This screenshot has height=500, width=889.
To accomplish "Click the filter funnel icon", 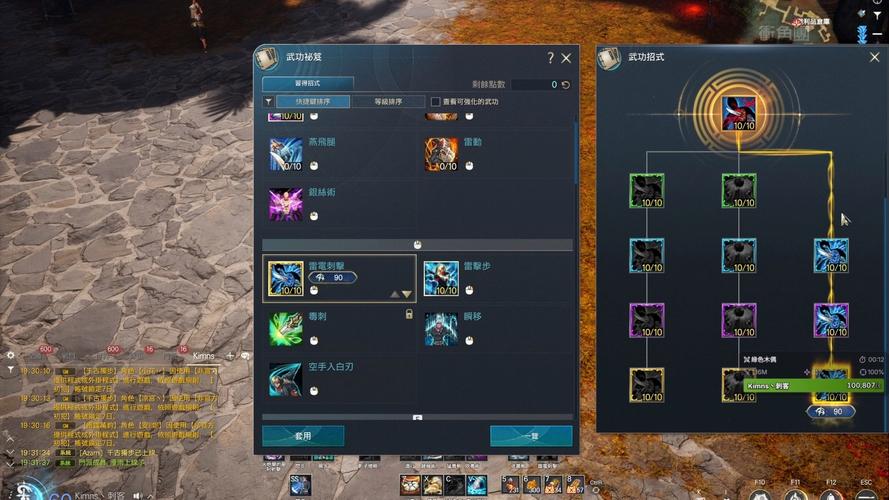I will pyautogui.click(x=268, y=102).
